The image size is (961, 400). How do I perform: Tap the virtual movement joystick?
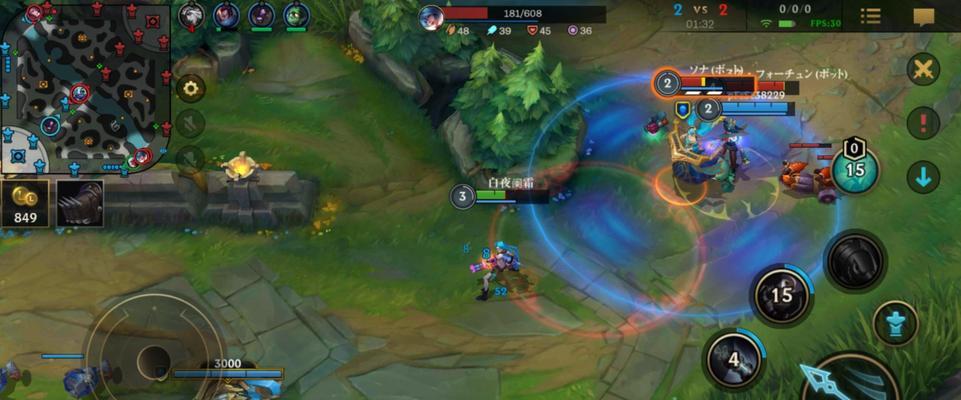click(x=153, y=357)
